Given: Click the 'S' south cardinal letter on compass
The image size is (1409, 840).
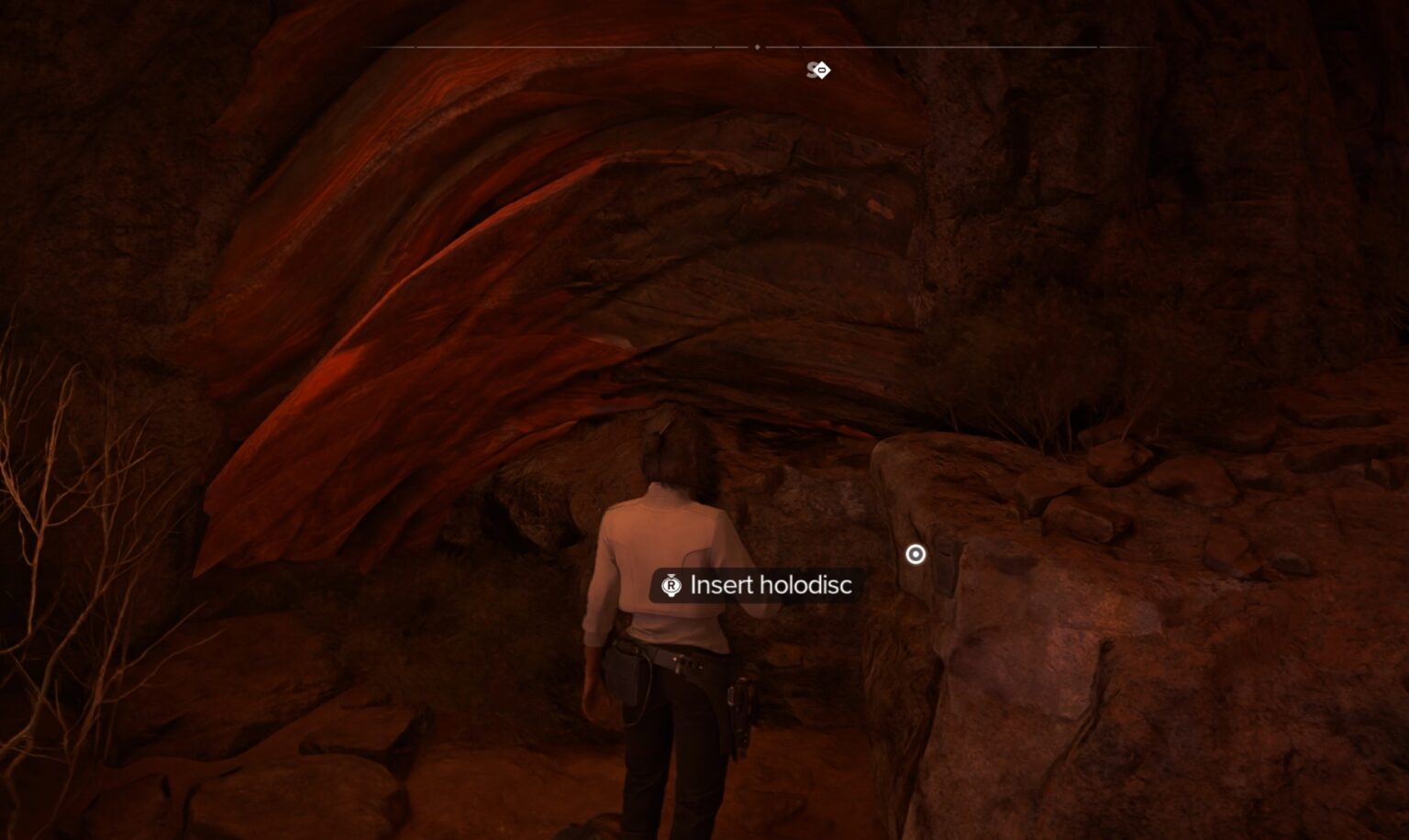Looking at the screenshot, I should 813,69.
